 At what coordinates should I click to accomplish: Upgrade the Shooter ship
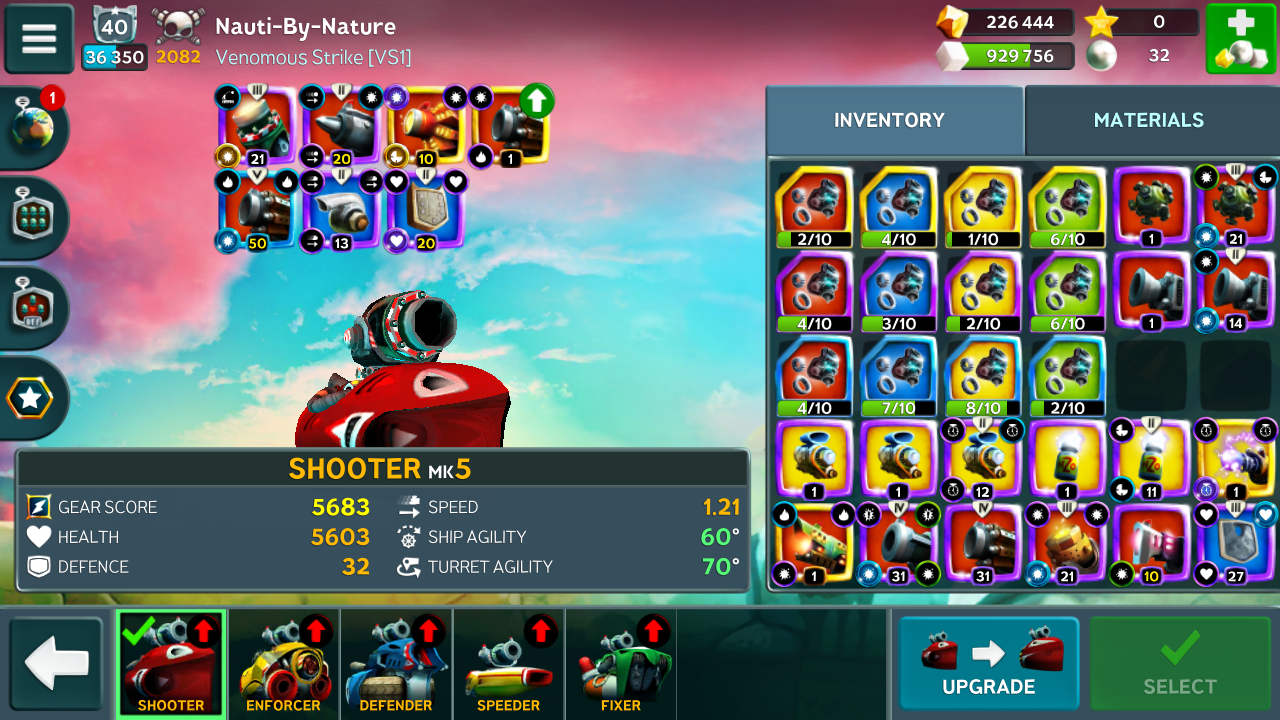988,663
